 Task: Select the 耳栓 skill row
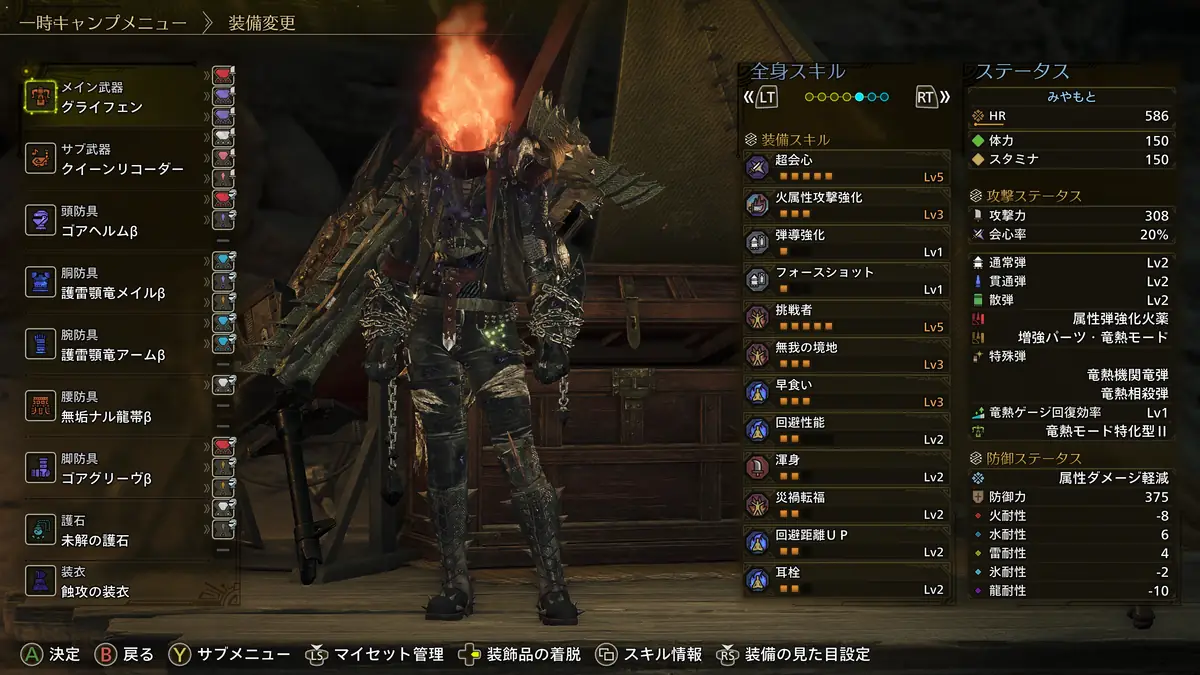[x=846, y=580]
